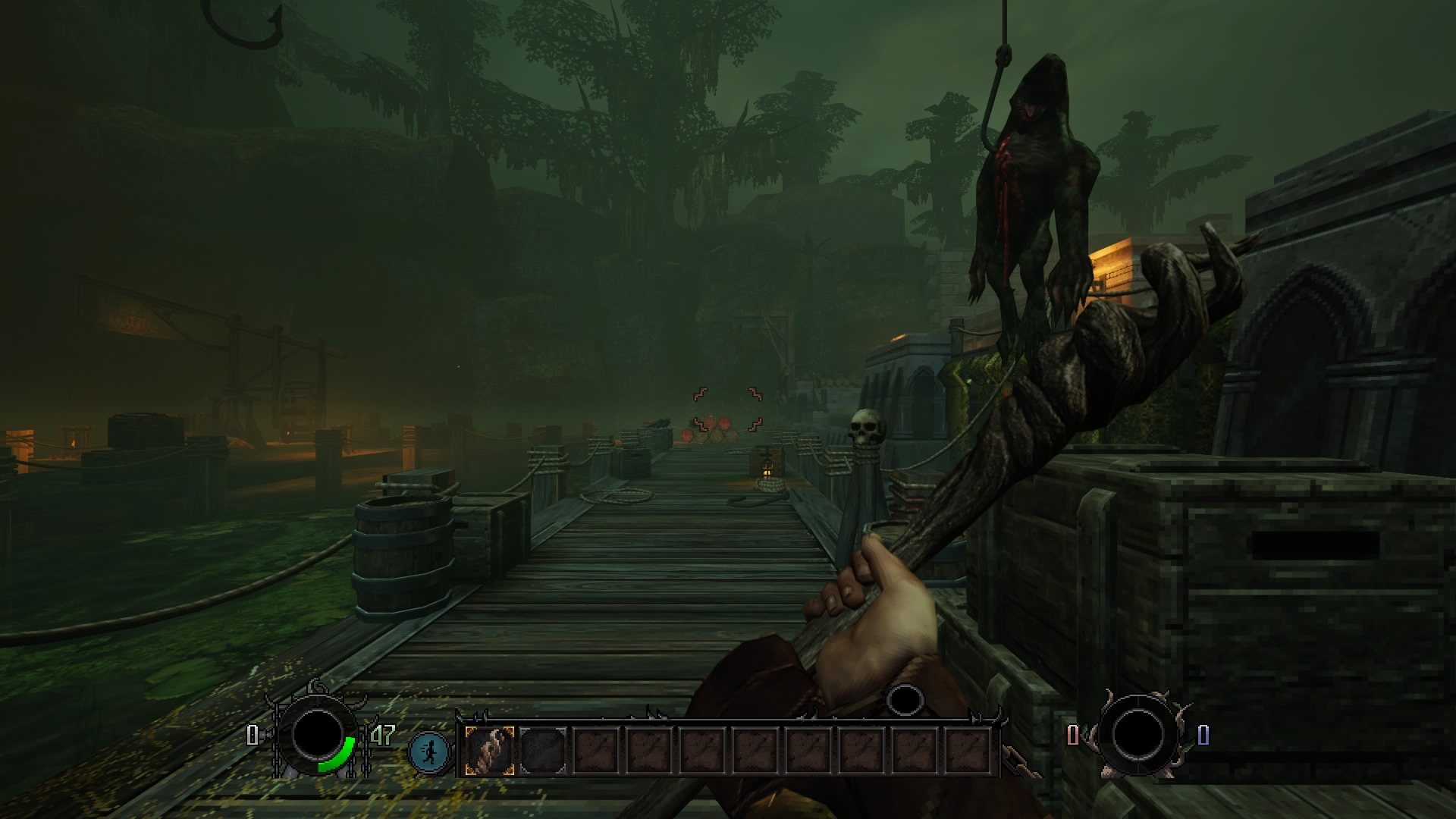The height and width of the screenshot is (819, 1456).
Task: Select the wooden staff hotbar slot
Action: 490,751
